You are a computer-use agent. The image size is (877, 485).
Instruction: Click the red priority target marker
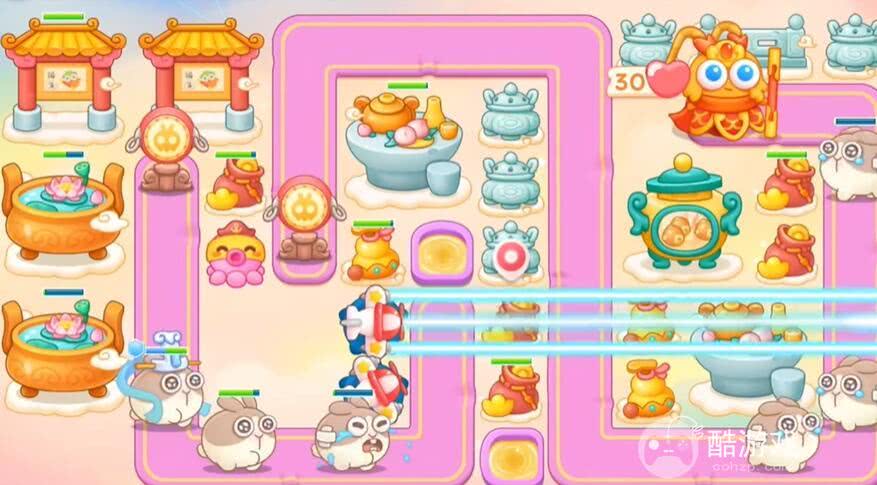click(509, 258)
